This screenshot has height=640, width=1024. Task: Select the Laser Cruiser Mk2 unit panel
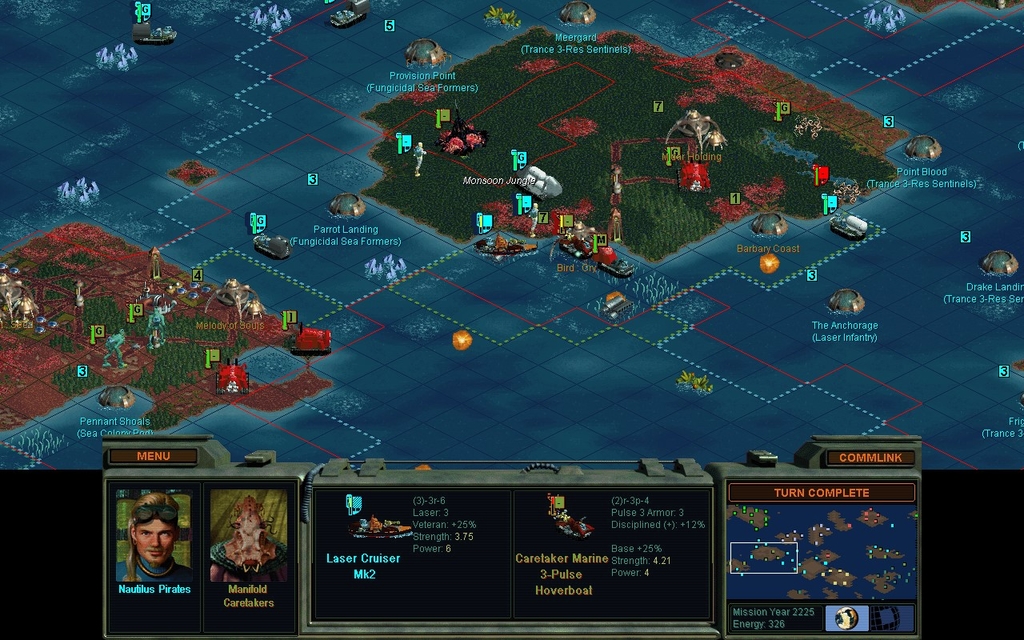tap(411, 553)
